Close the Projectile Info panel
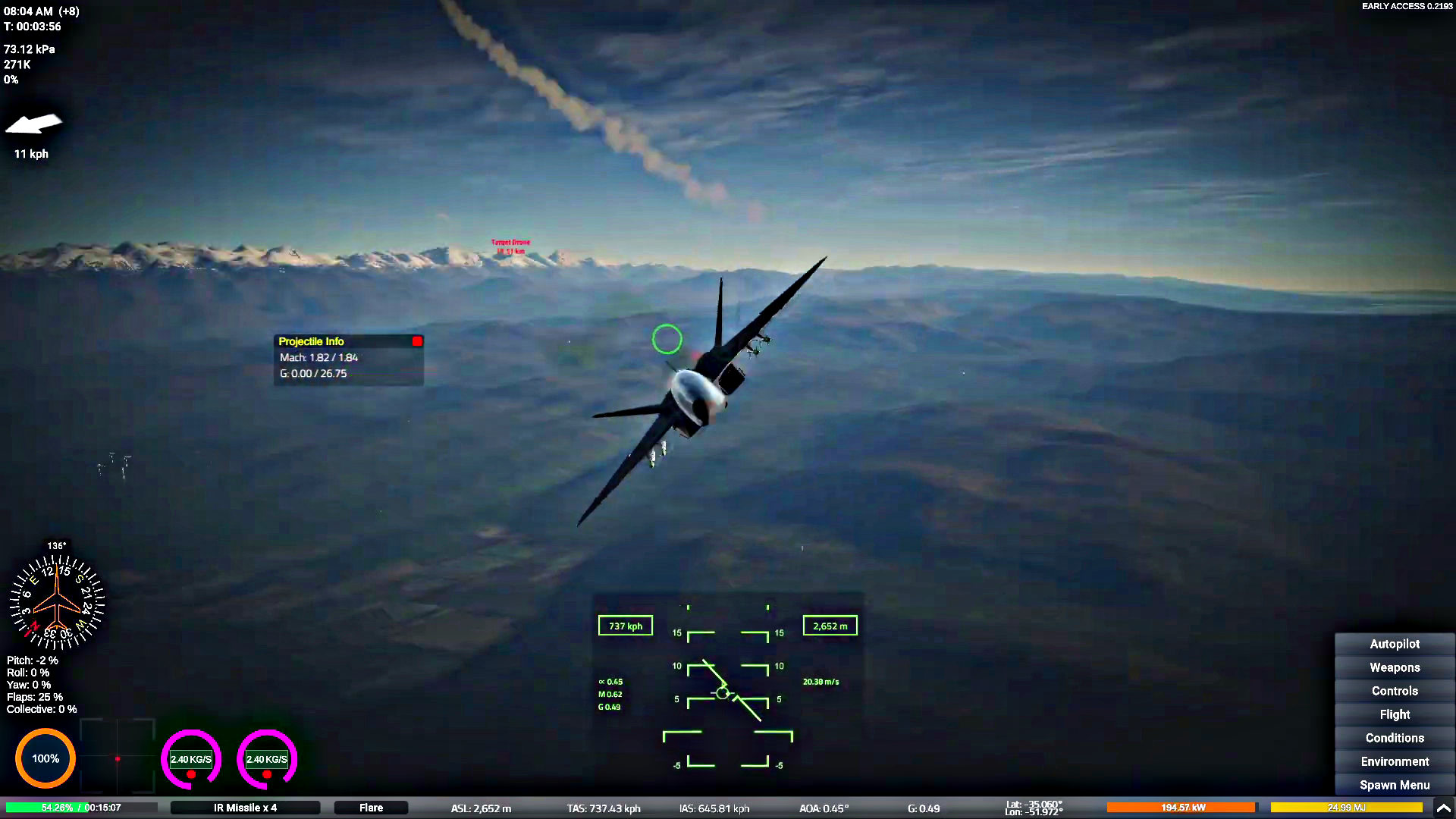Viewport: 1456px width, 819px height. coord(417,341)
